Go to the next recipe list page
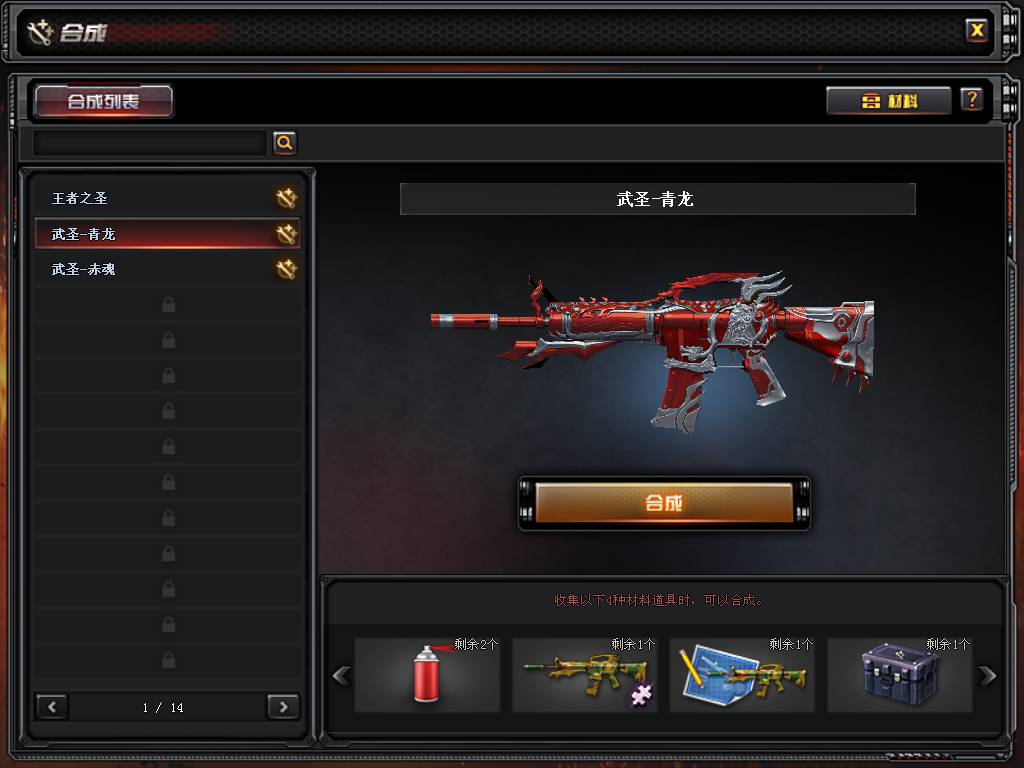The width and height of the screenshot is (1024, 768). tap(283, 707)
